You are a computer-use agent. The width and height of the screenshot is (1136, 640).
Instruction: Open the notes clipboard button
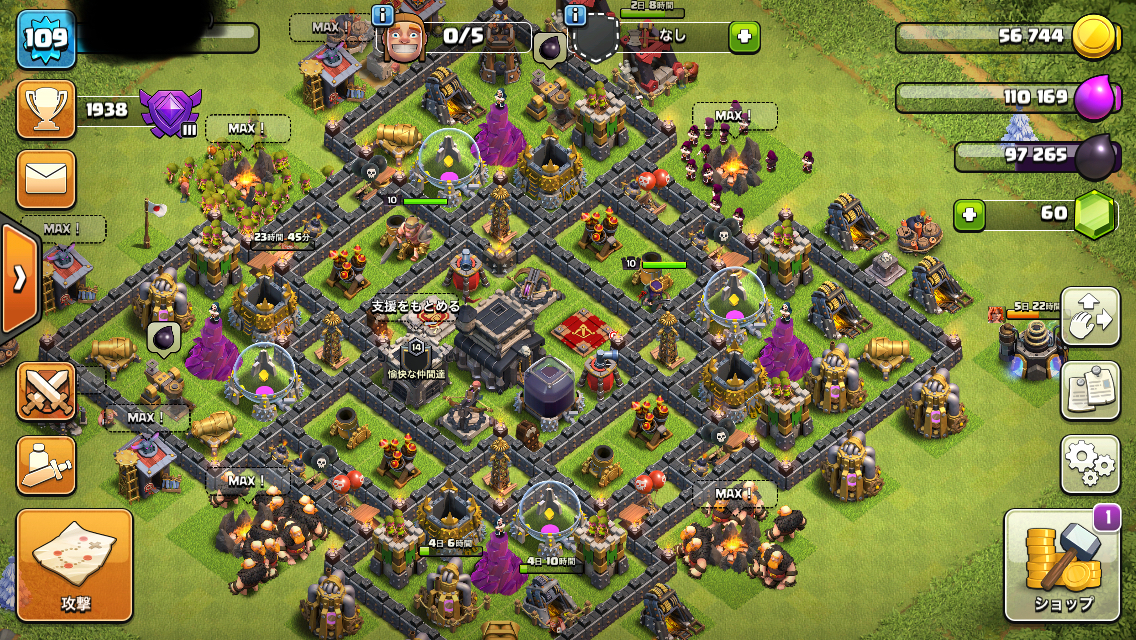(1090, 390)
